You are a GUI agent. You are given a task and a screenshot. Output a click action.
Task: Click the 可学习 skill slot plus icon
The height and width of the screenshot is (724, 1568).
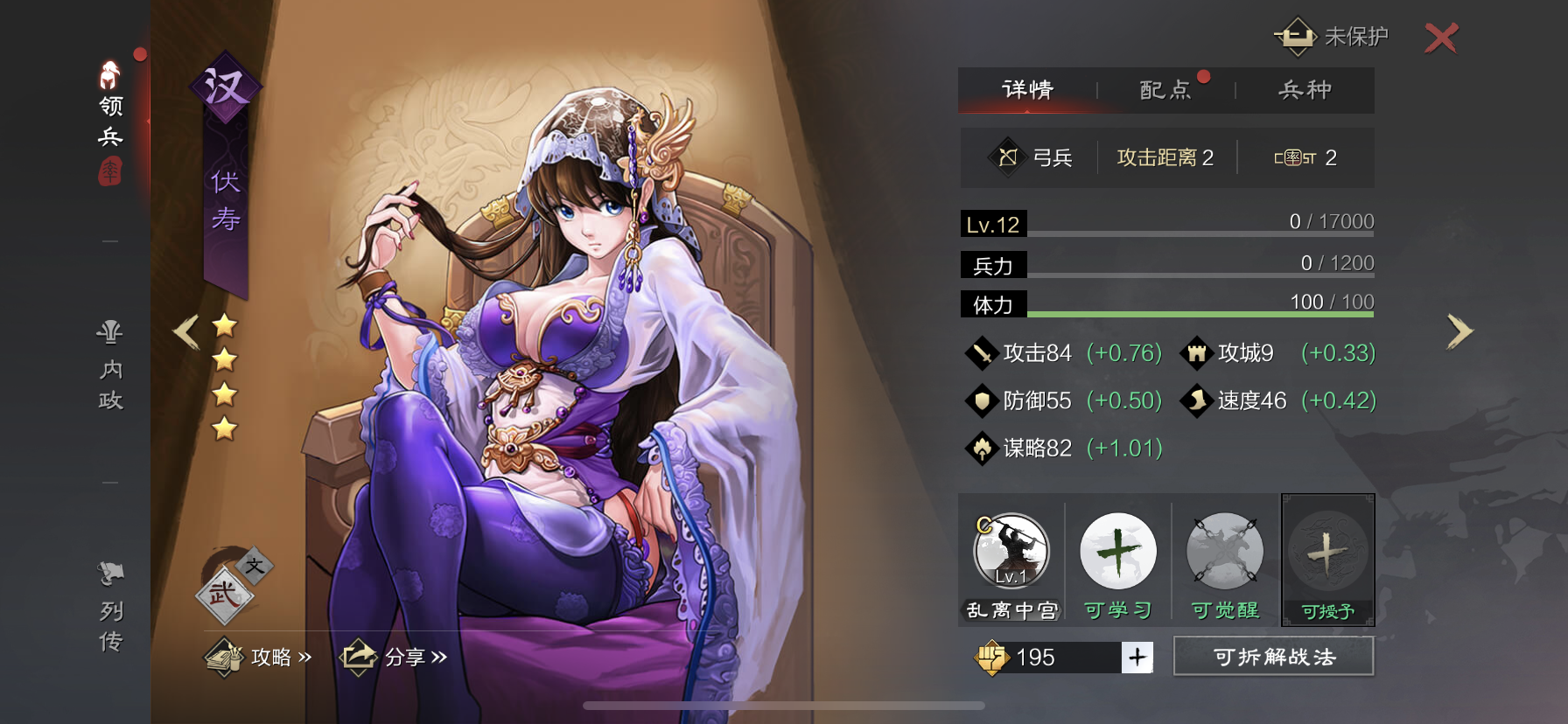[x=1117, y=553]
